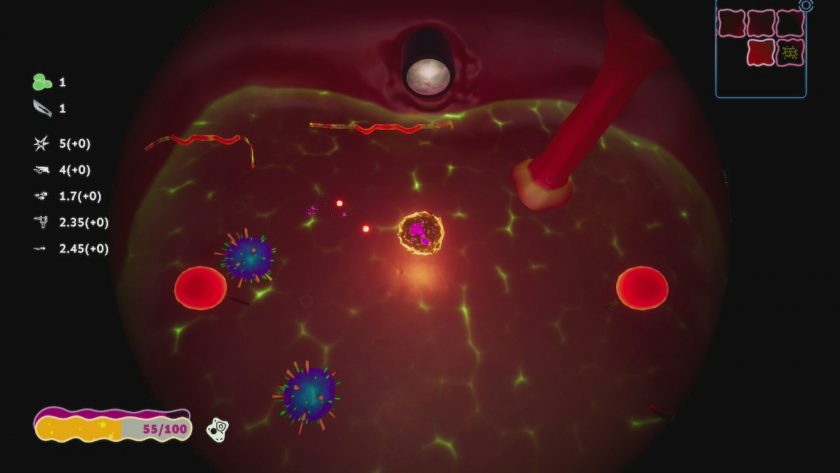The image size is (840, 473).
Task: Click the white cell ability icon beside the health bar
Action: point(218,429)
